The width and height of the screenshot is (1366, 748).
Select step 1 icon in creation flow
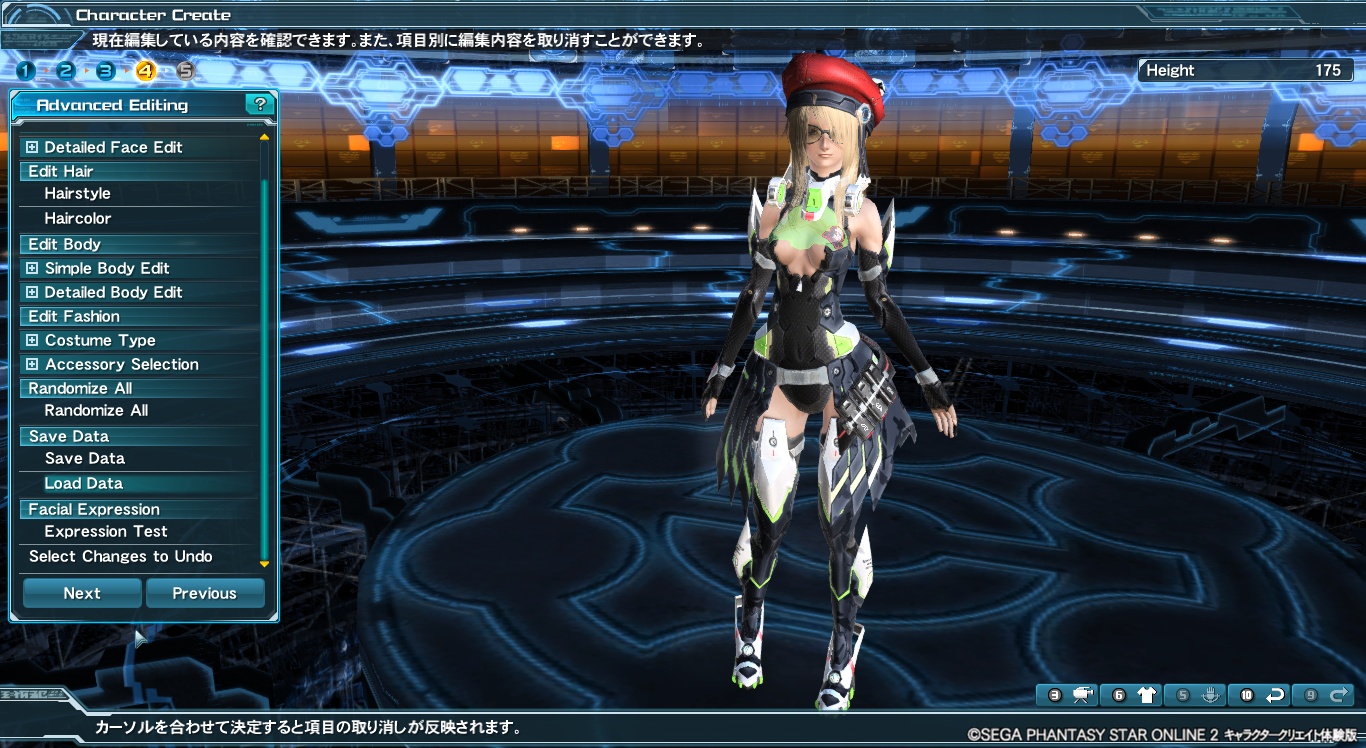[24, 71]
